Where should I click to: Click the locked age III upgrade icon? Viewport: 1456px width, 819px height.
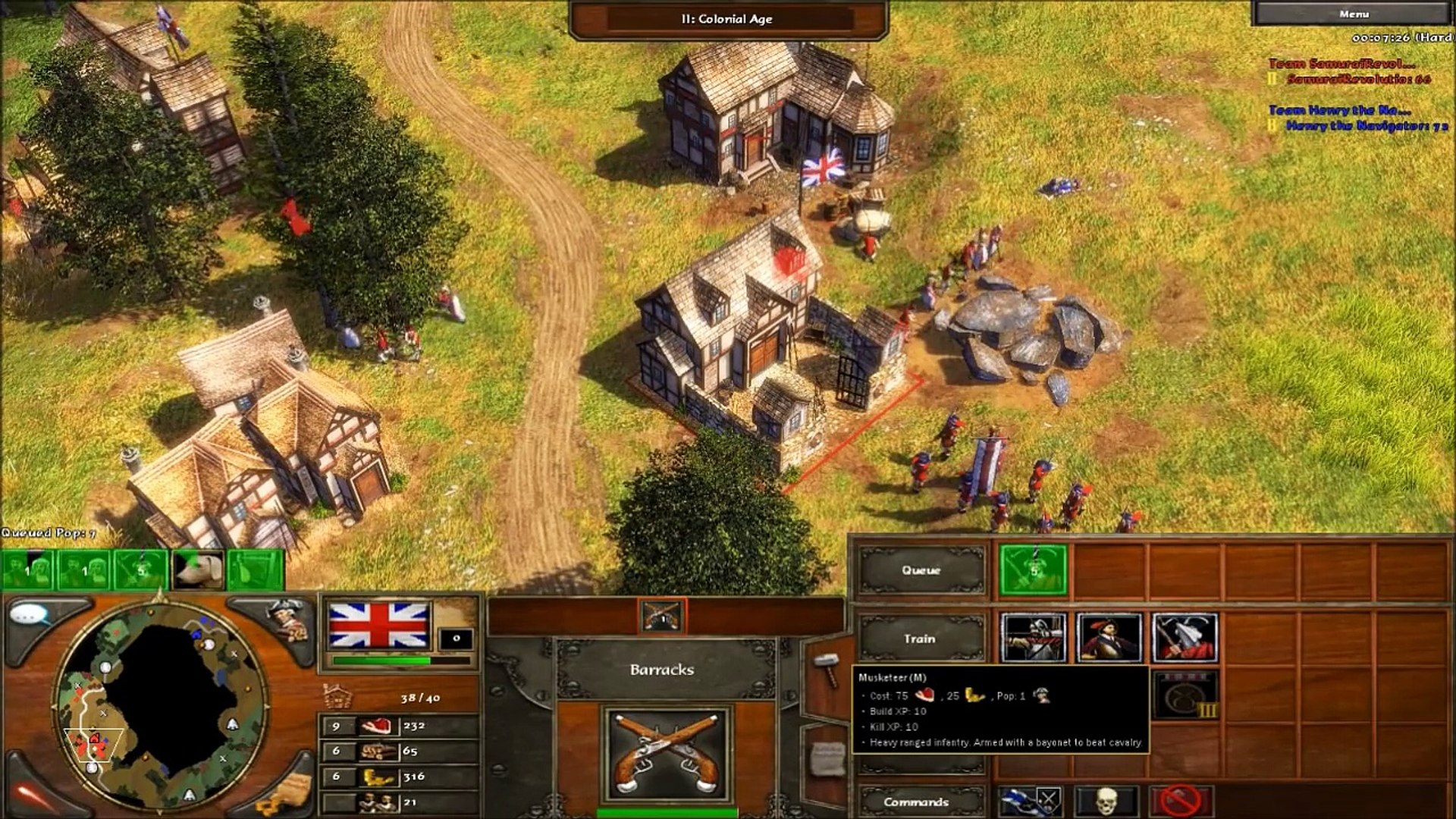tap(1185, 695)
